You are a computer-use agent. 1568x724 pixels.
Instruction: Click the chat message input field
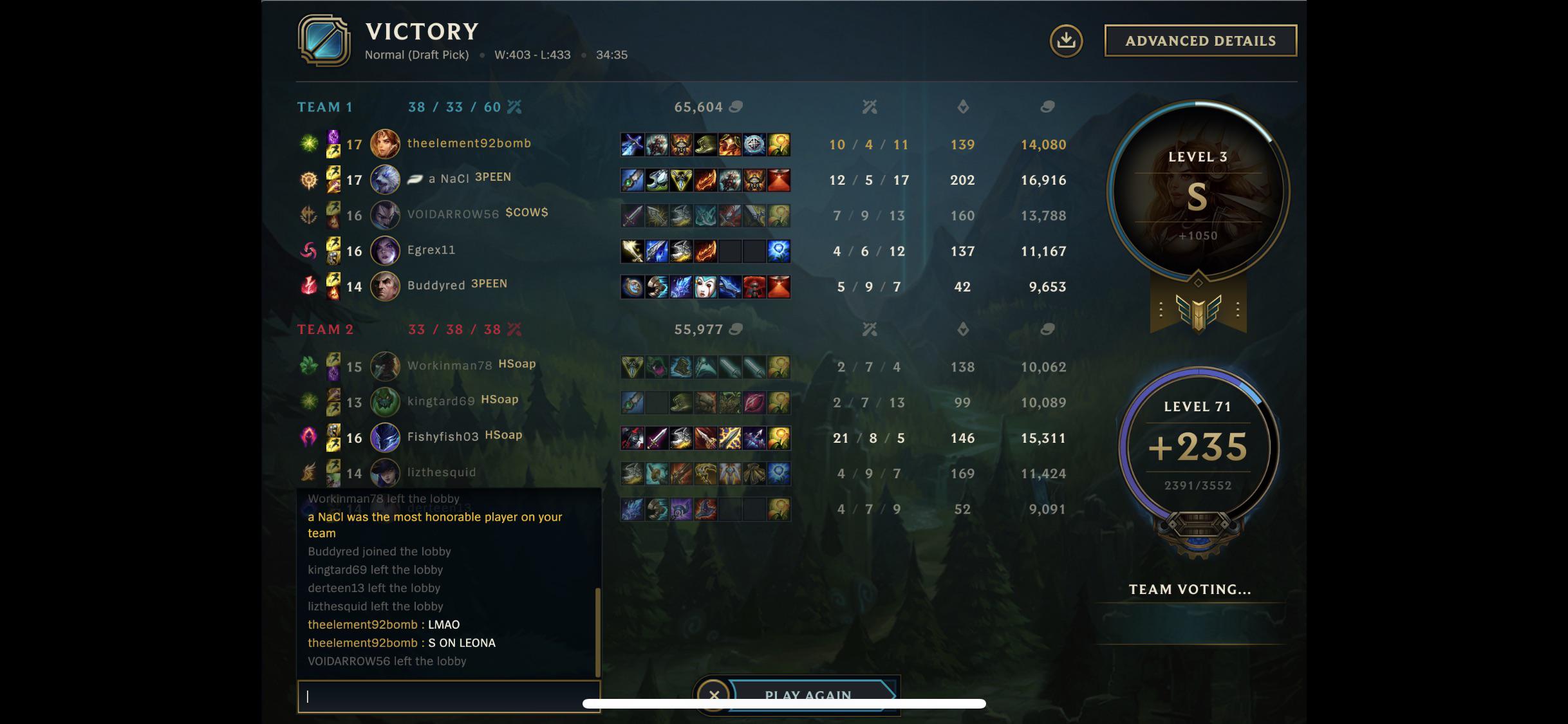coord(449,696)
